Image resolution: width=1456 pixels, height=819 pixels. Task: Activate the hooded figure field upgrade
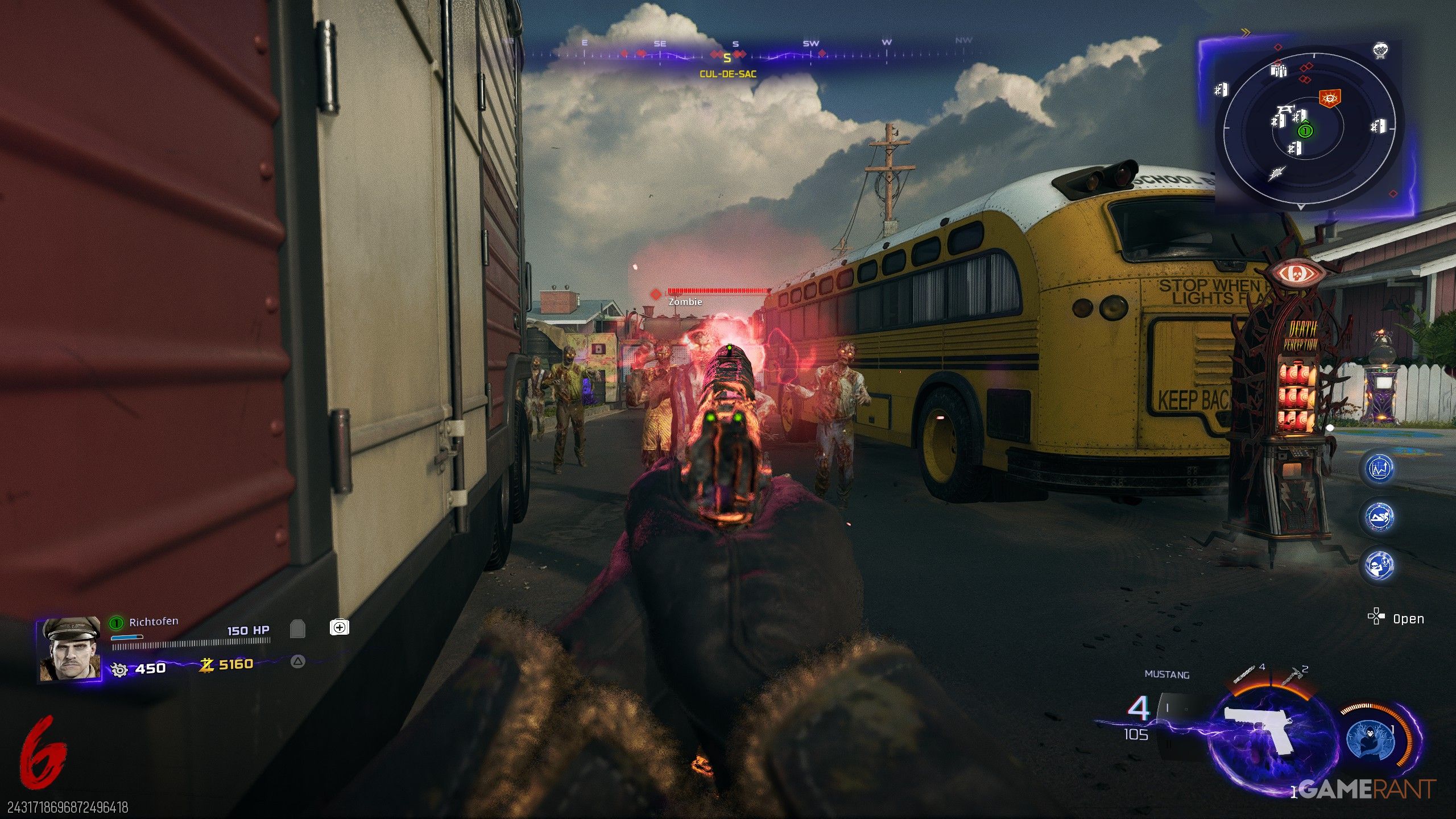[1370, 739]
